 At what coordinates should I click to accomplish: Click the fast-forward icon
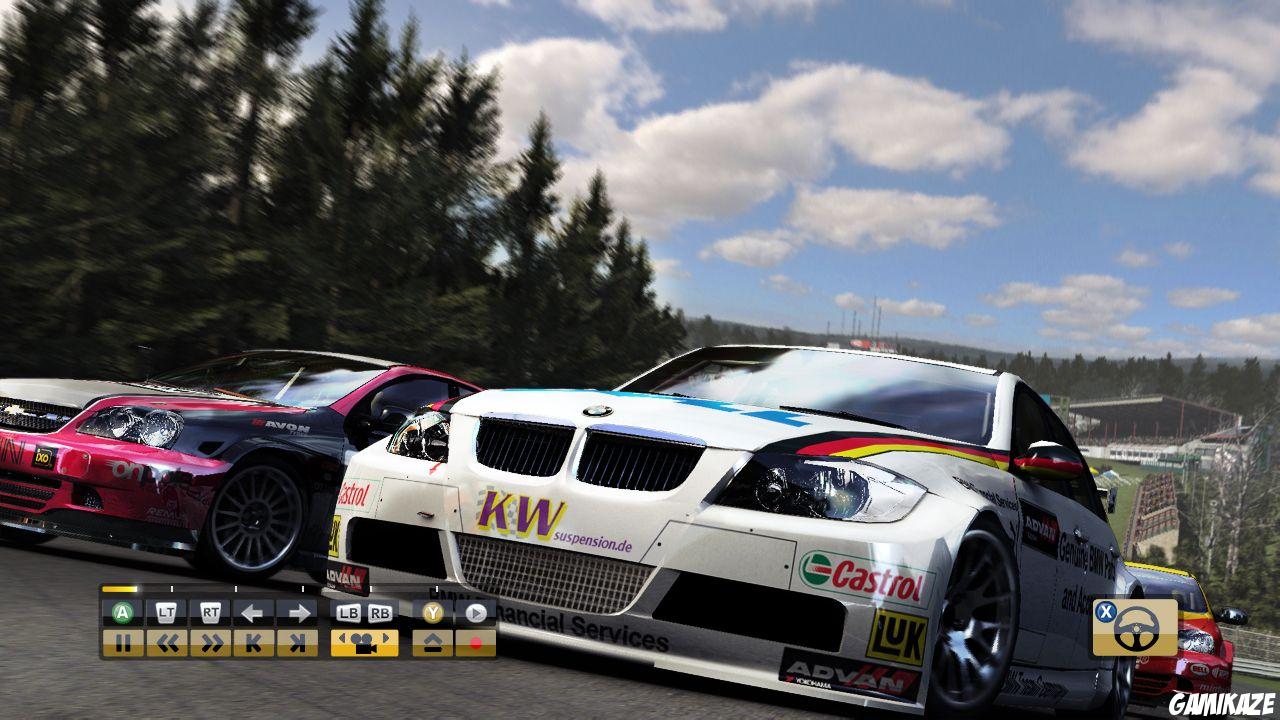(212, 643)
